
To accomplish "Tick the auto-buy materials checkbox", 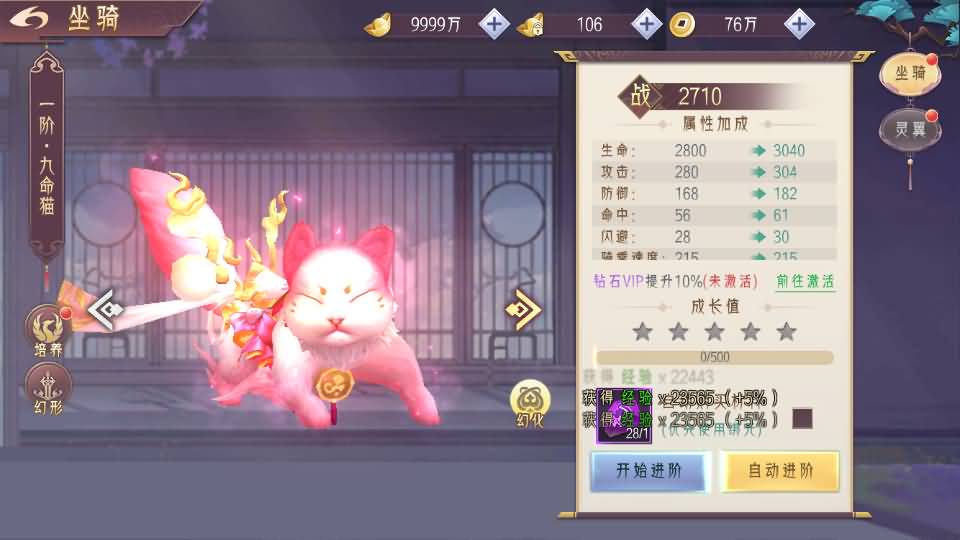I will point(802,418).
